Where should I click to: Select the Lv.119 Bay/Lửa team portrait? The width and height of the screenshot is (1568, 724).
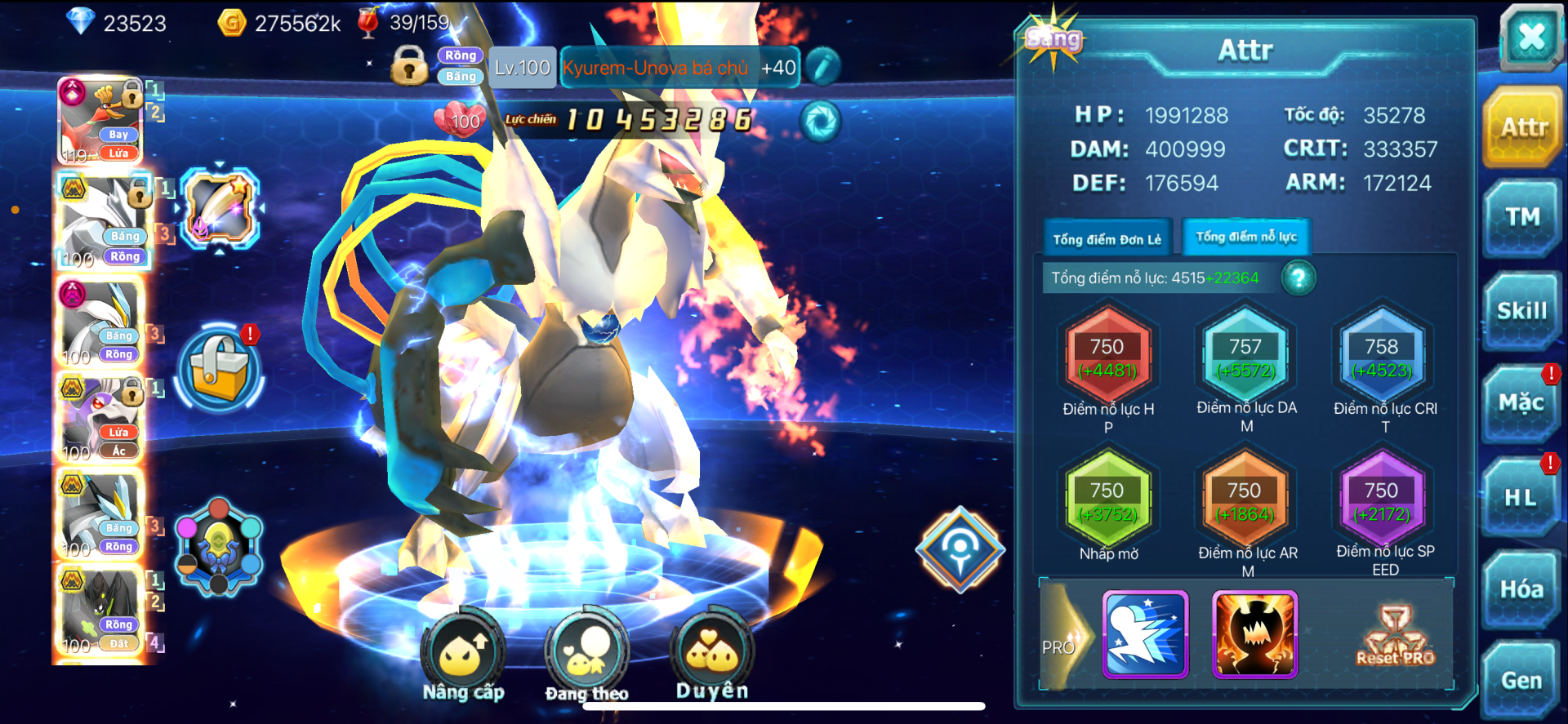[101, 122]
